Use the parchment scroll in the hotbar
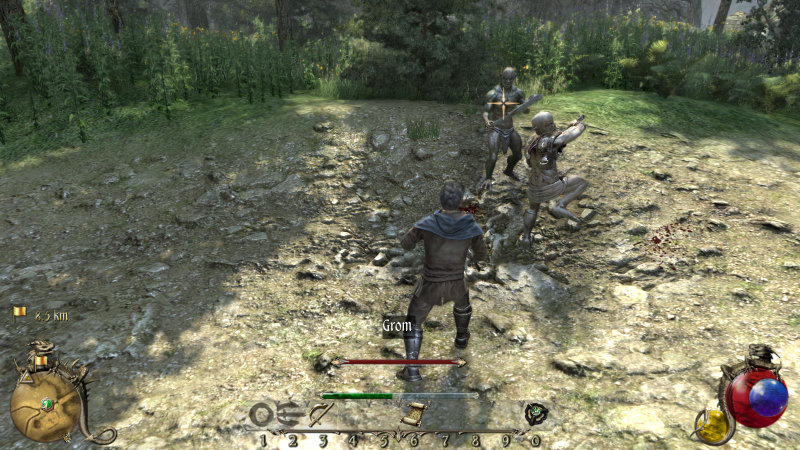Screen dimensions: 800x450 412,413
